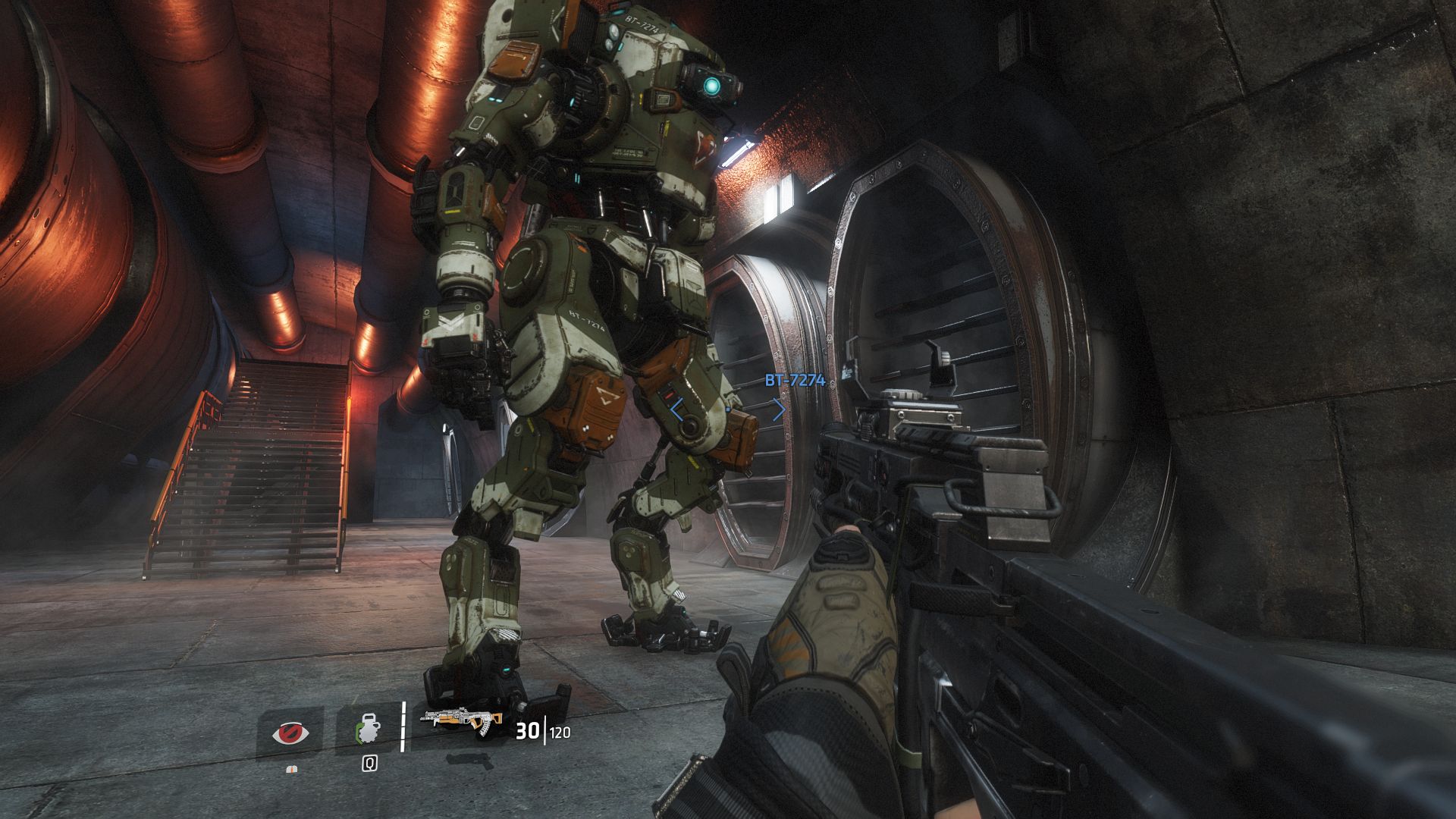This screenshot has height=819, width=1456.
Task: Activate the cloak ability eye icon
Action: click(x=290, y=733)
